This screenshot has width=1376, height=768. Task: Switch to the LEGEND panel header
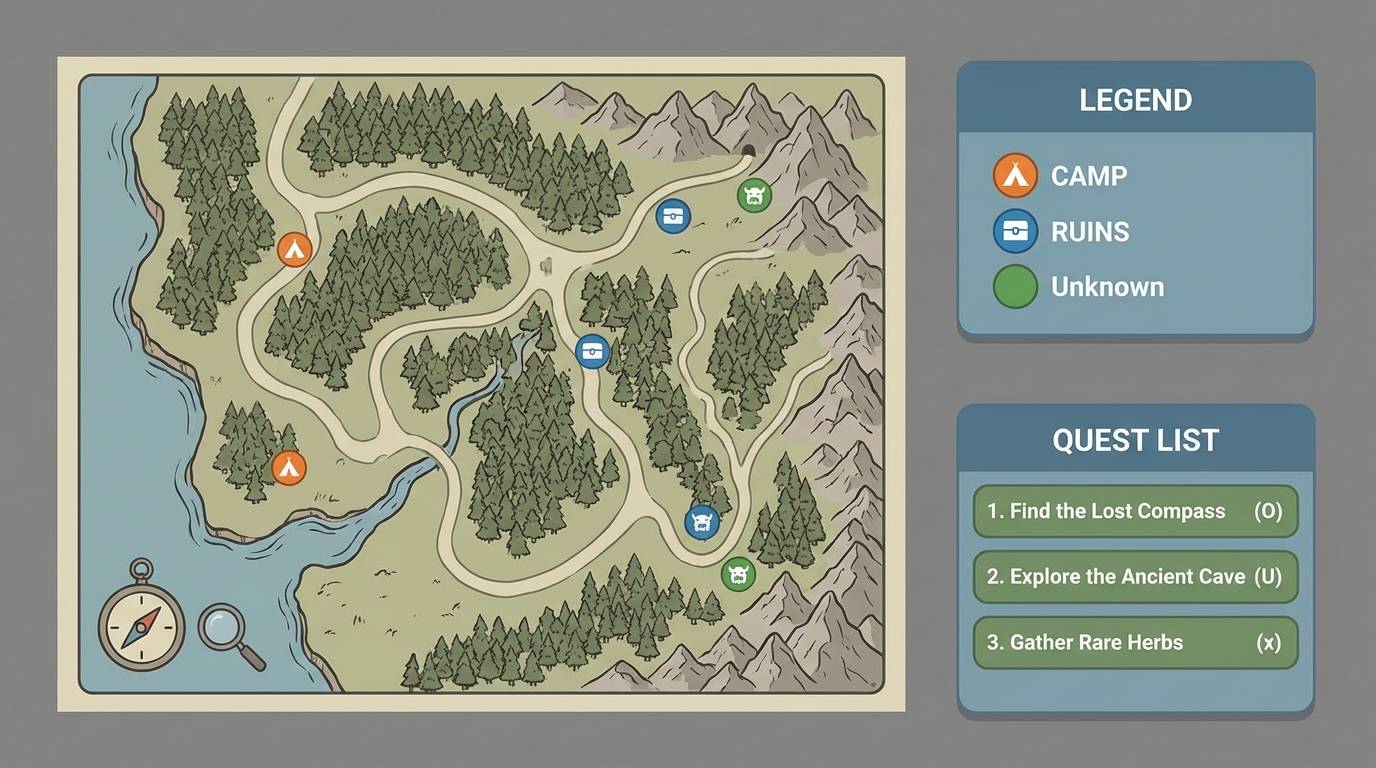pyautogui.click(x=1135, y=99)
